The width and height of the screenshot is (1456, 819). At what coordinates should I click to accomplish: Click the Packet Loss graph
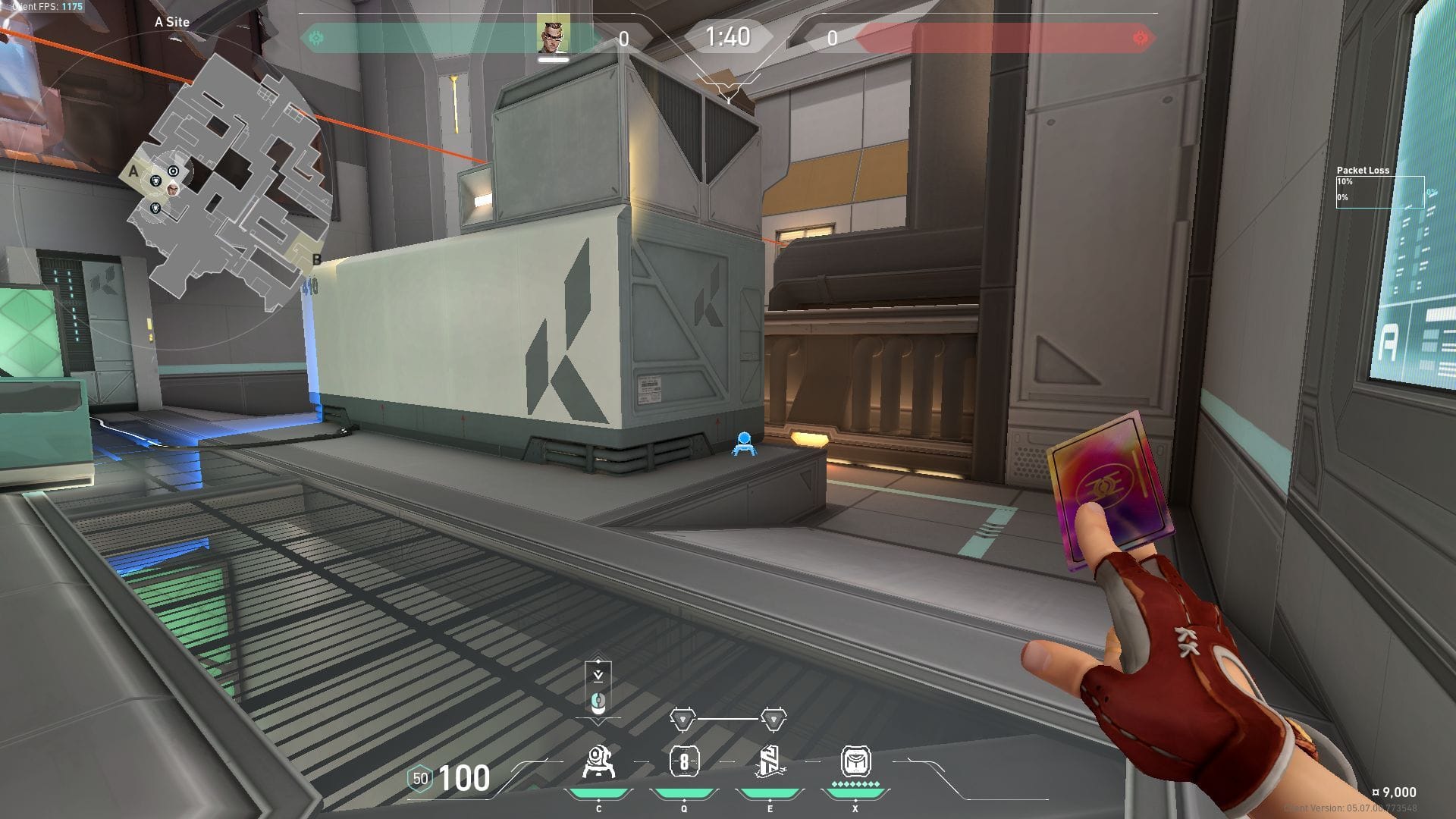click(x=1379, y=192)
